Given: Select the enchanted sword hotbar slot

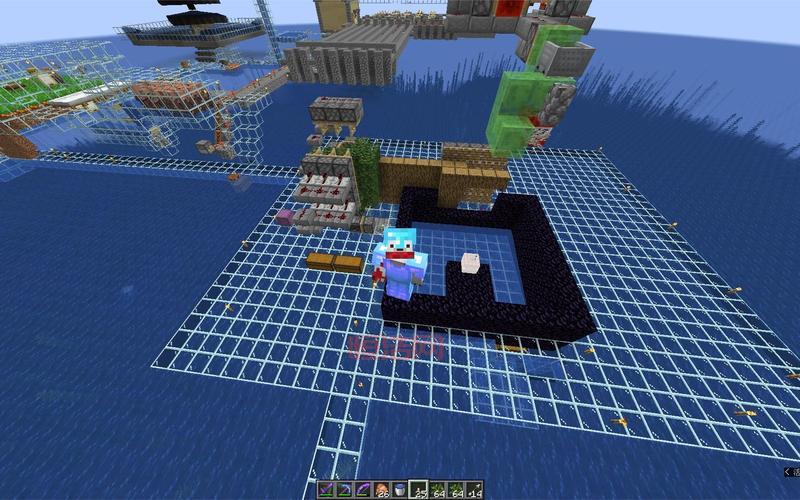Looking at the screenshot, I should (327, 490).
